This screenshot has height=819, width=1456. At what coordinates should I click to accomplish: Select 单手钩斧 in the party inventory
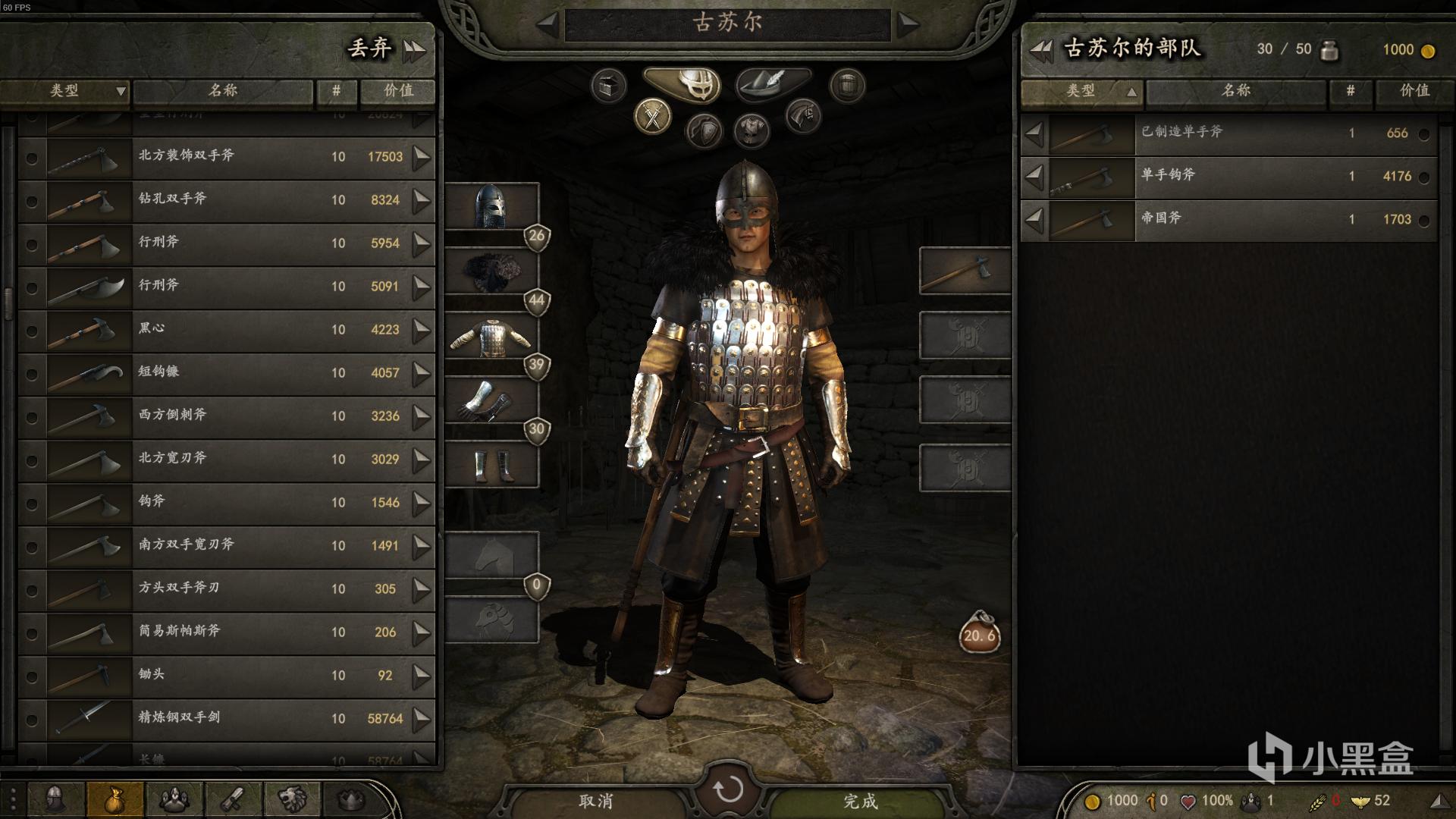tap(1228, 176)
